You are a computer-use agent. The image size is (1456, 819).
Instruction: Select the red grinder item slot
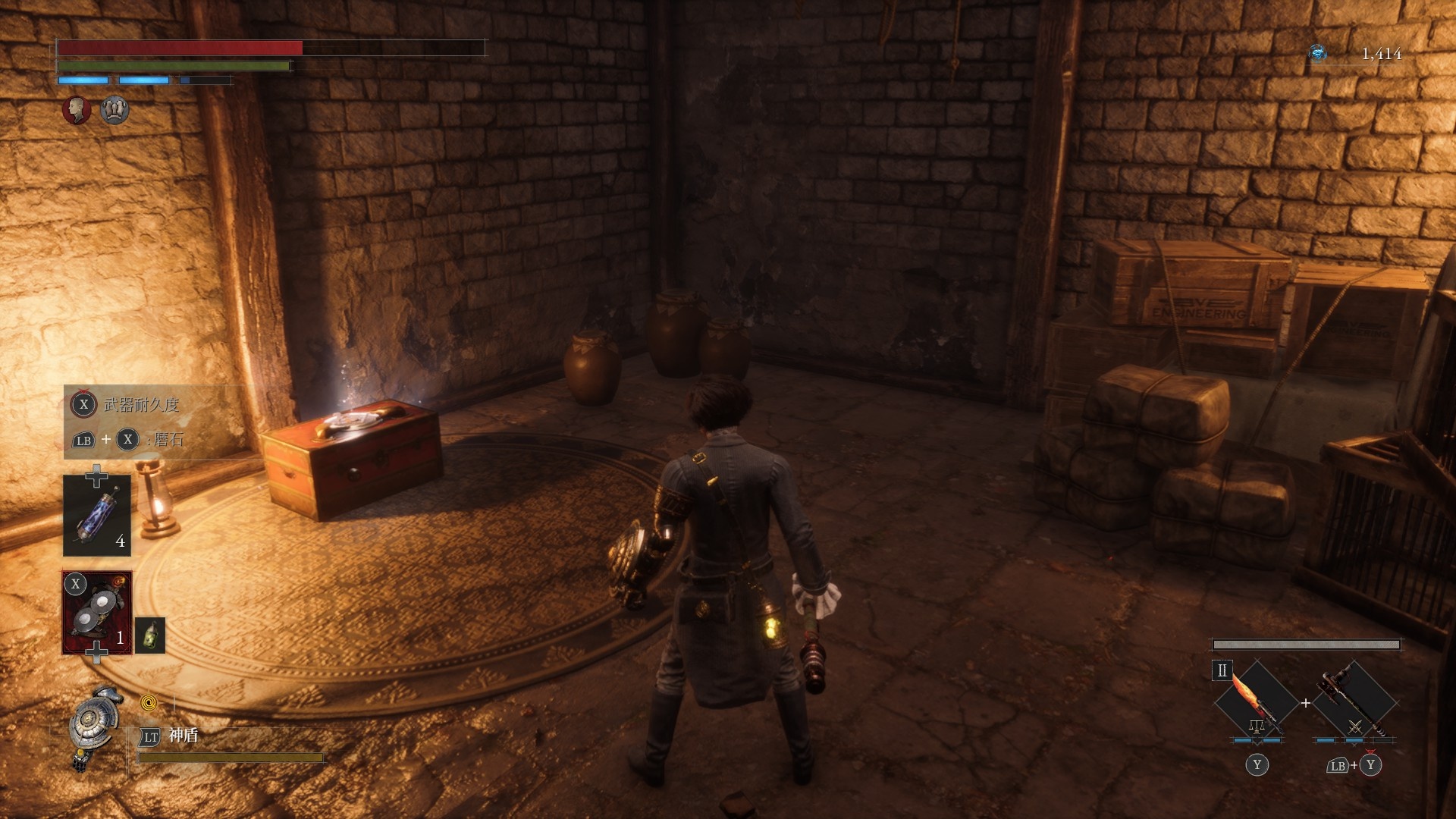(x=97, y=612)
